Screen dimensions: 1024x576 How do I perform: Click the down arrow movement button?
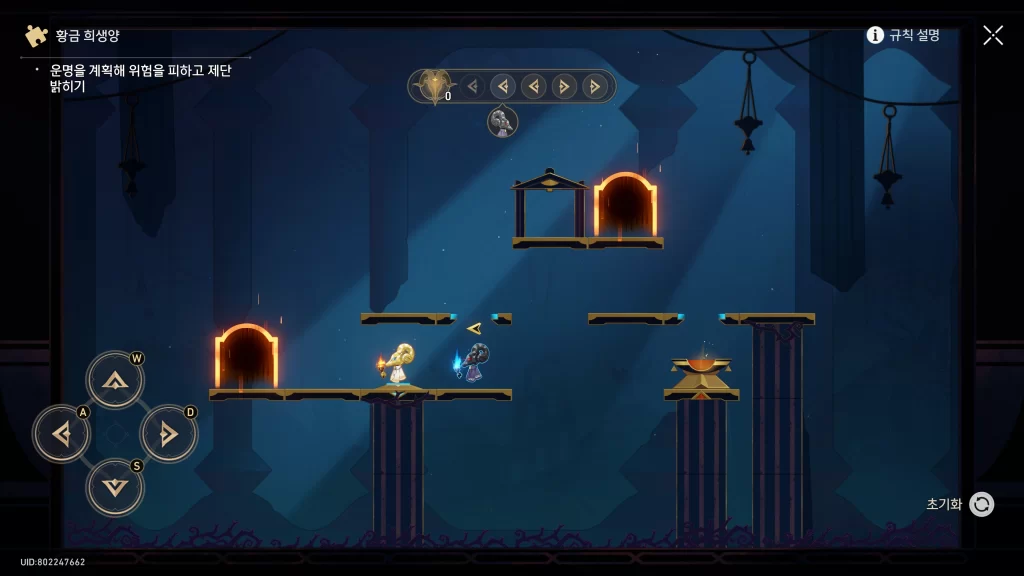click(115, 487)
